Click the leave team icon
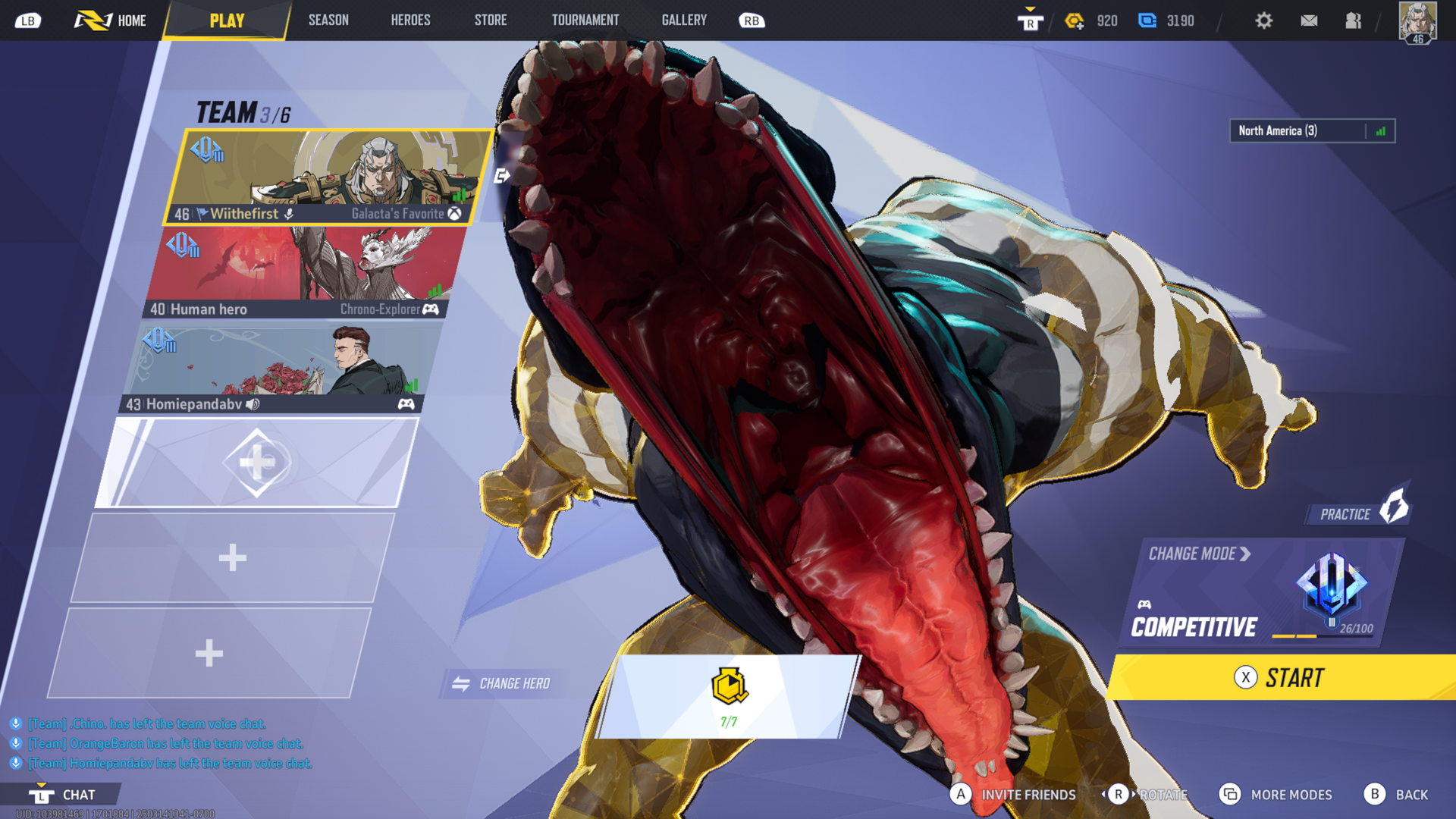This screenshot has width=1456, height=819. pos(501,176)
